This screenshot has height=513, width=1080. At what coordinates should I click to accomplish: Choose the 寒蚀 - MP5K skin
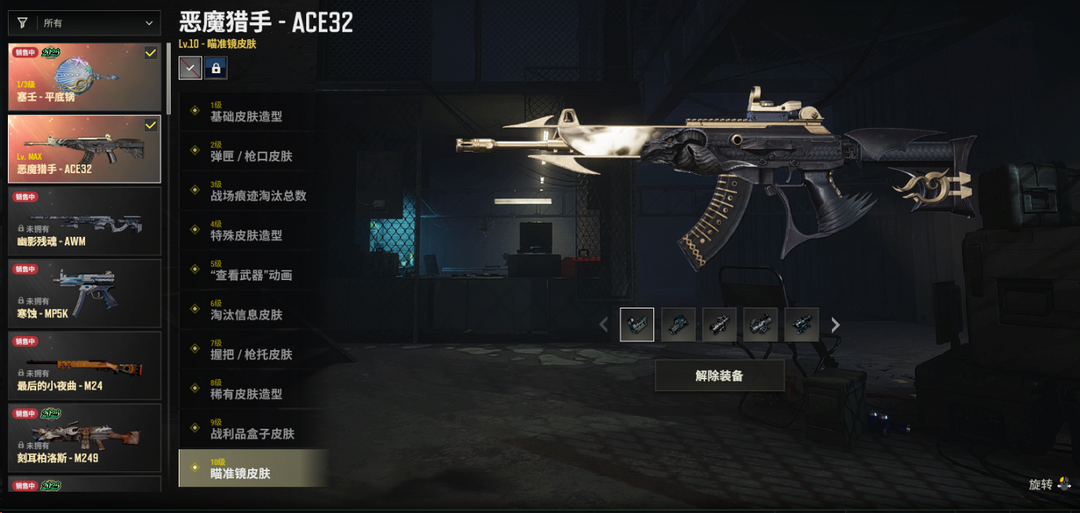tap(85, 293)
